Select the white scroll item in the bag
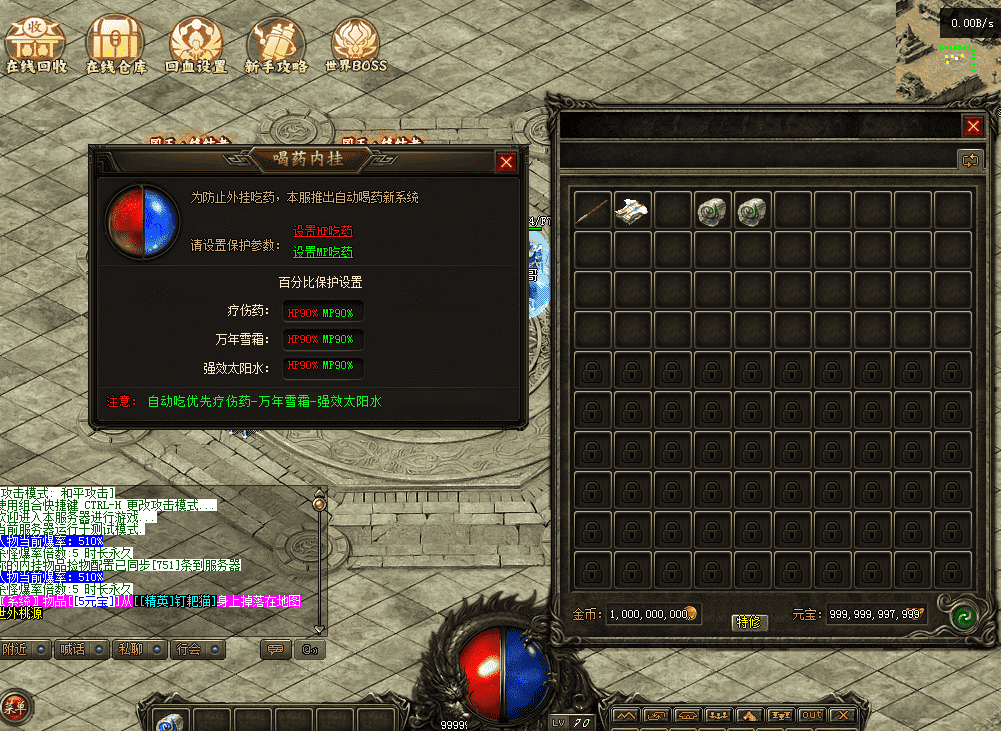The width and height of the screenshot is (1001, 731). [632, 210]
